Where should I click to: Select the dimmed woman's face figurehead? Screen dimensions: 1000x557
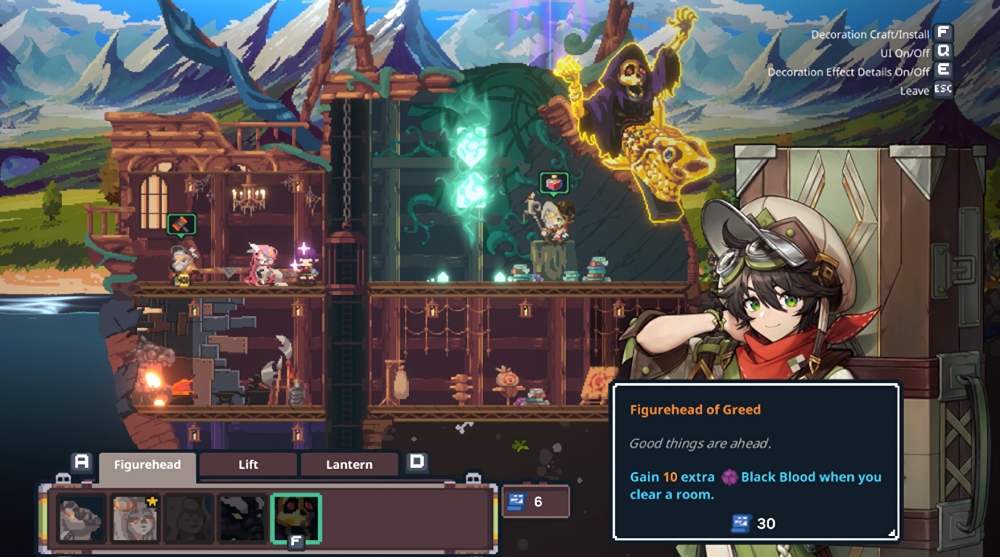[189, 518]
